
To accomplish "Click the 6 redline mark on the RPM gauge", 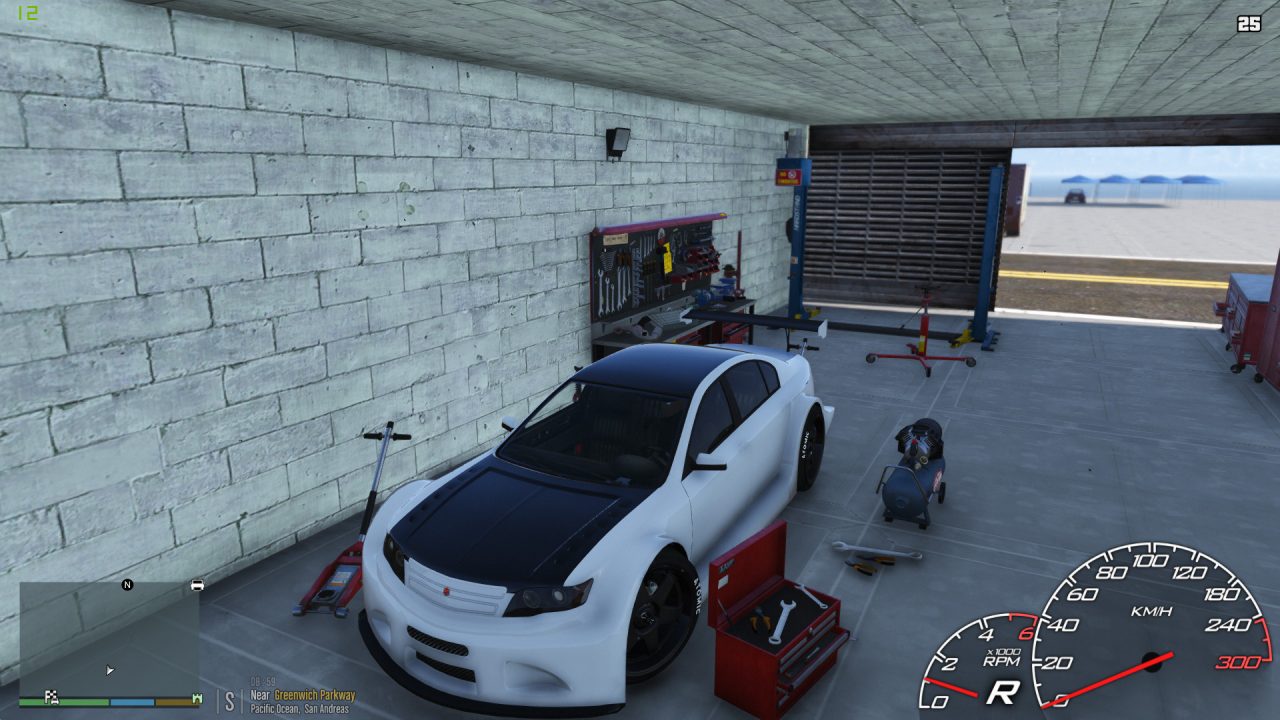I will [1027, 633].
